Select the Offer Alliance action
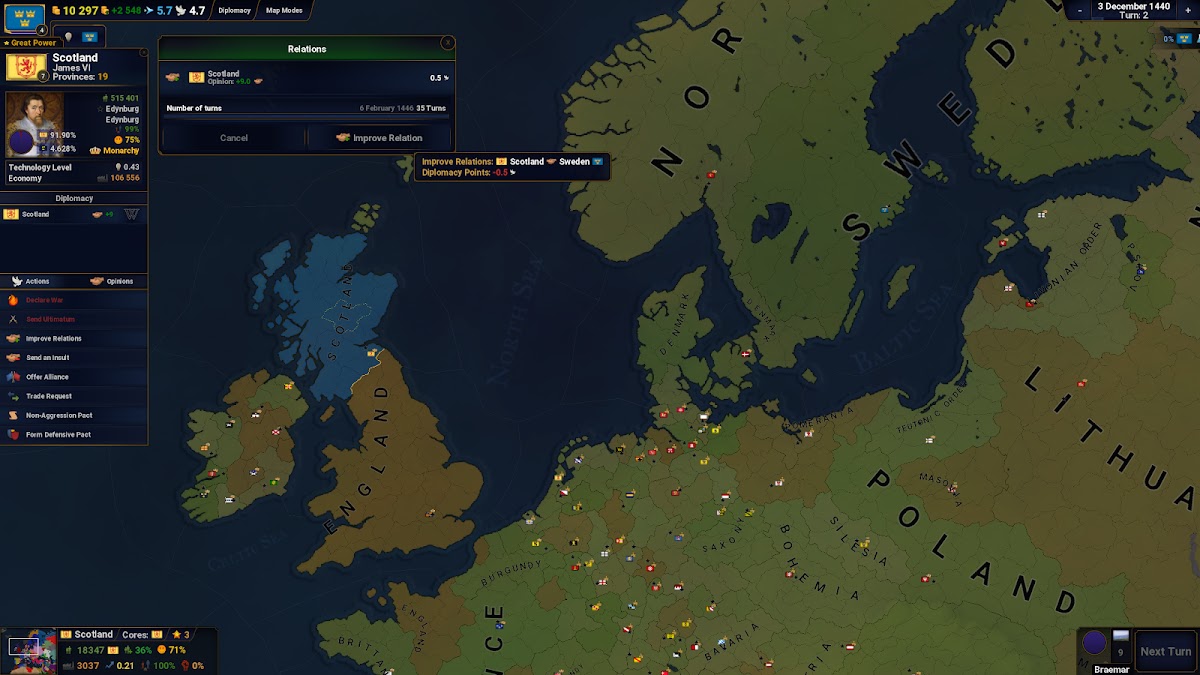The width and height of the screenshot is (1200, 675). pos(49,377)
